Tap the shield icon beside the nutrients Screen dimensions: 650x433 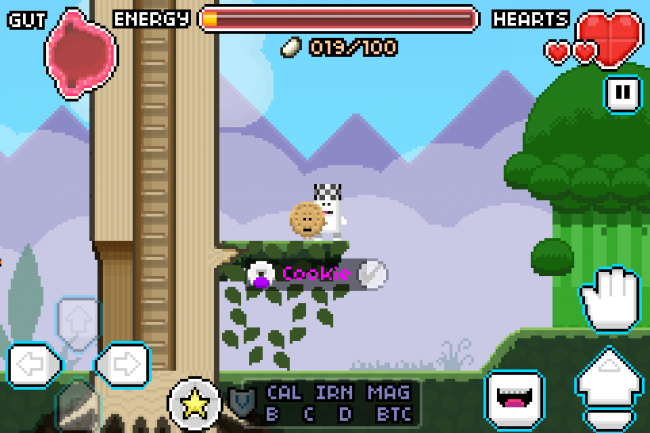pos(240,403)
